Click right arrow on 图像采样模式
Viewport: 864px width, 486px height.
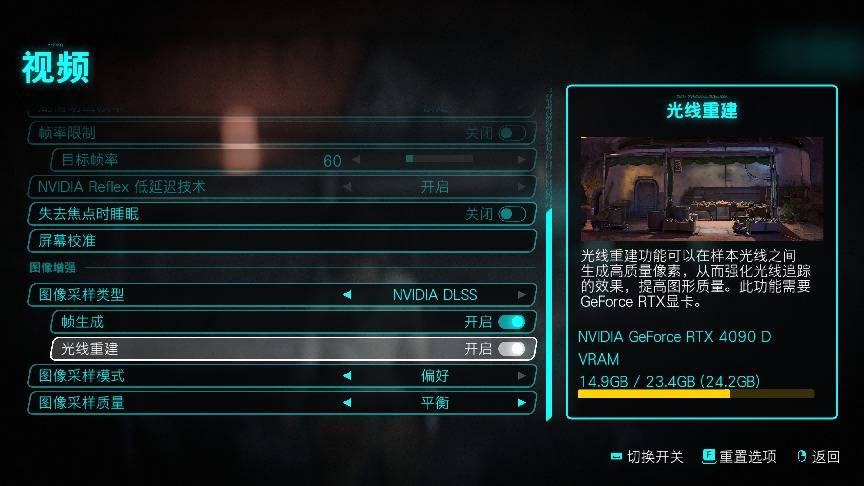(522, 376)
